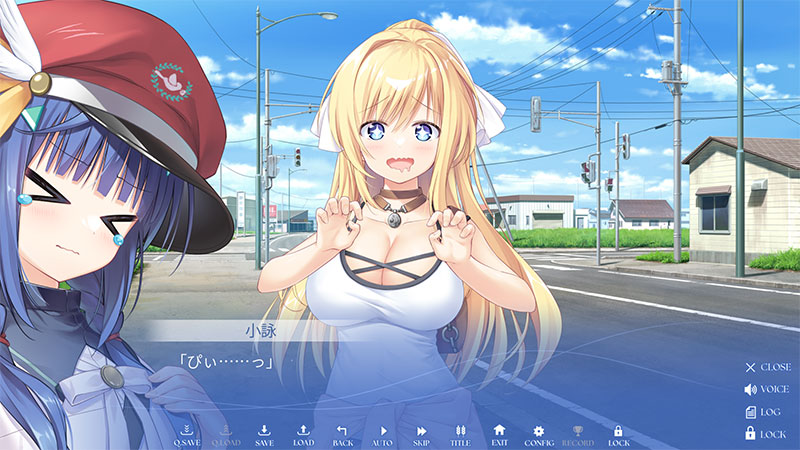
Task: Hide the message window with CLOSE
Action: pos(767,367)
